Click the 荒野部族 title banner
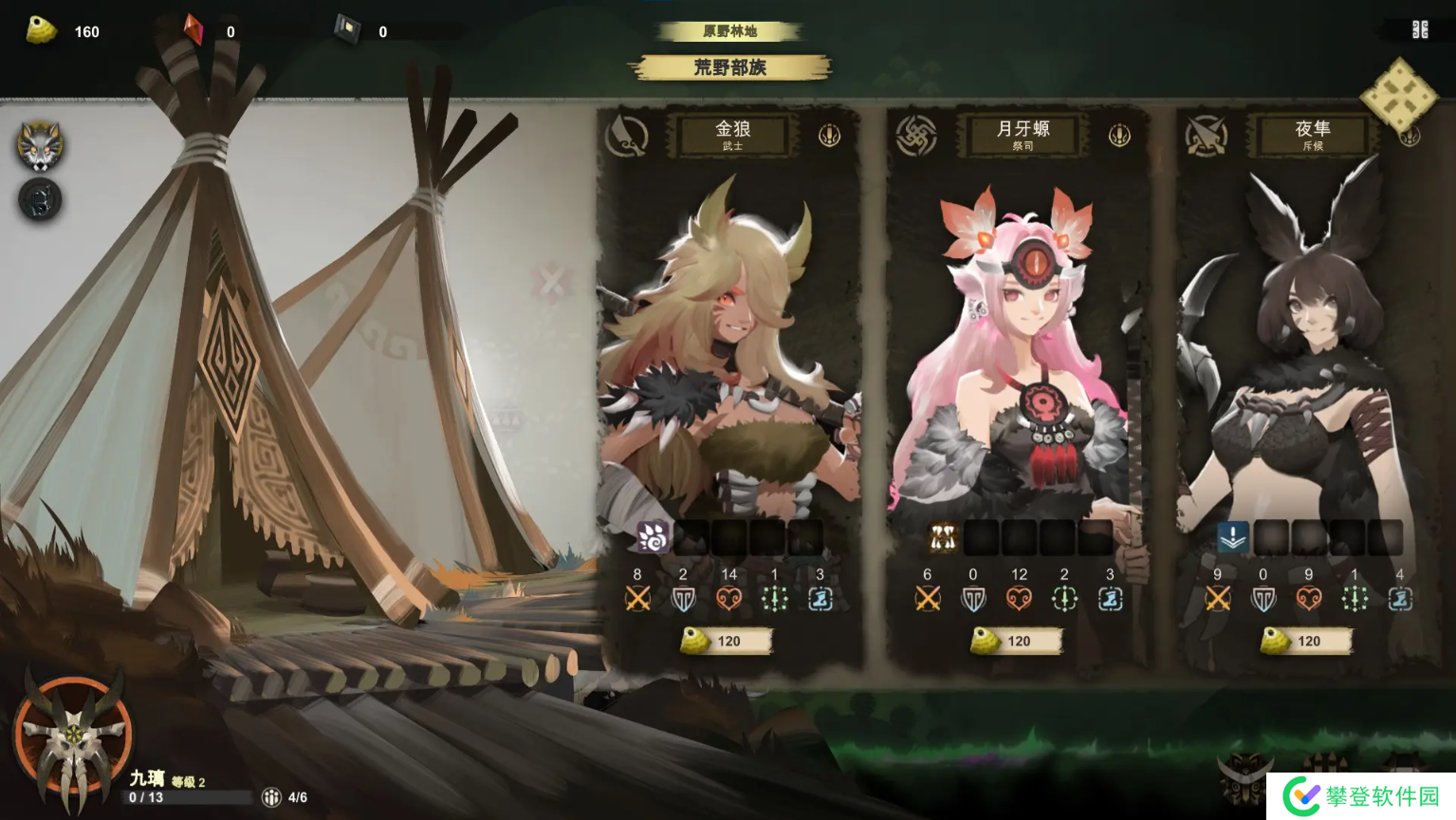Image resolution: width=1456 pixels, height=820 pixels. click(729, 67)
